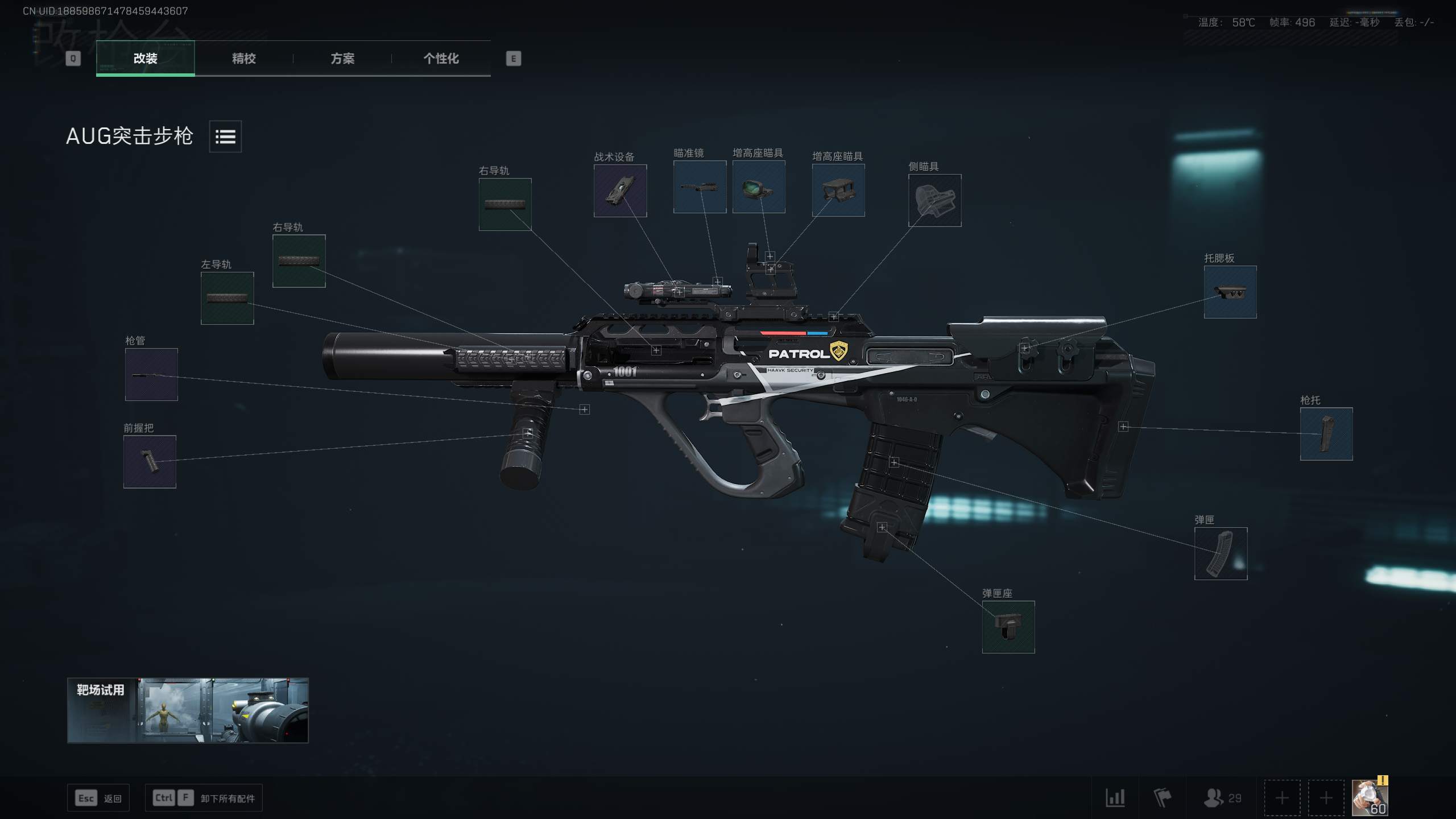The image size is (1456, 819).
Task: Select the 战术设备 tactical device slot
Action: 620,191
